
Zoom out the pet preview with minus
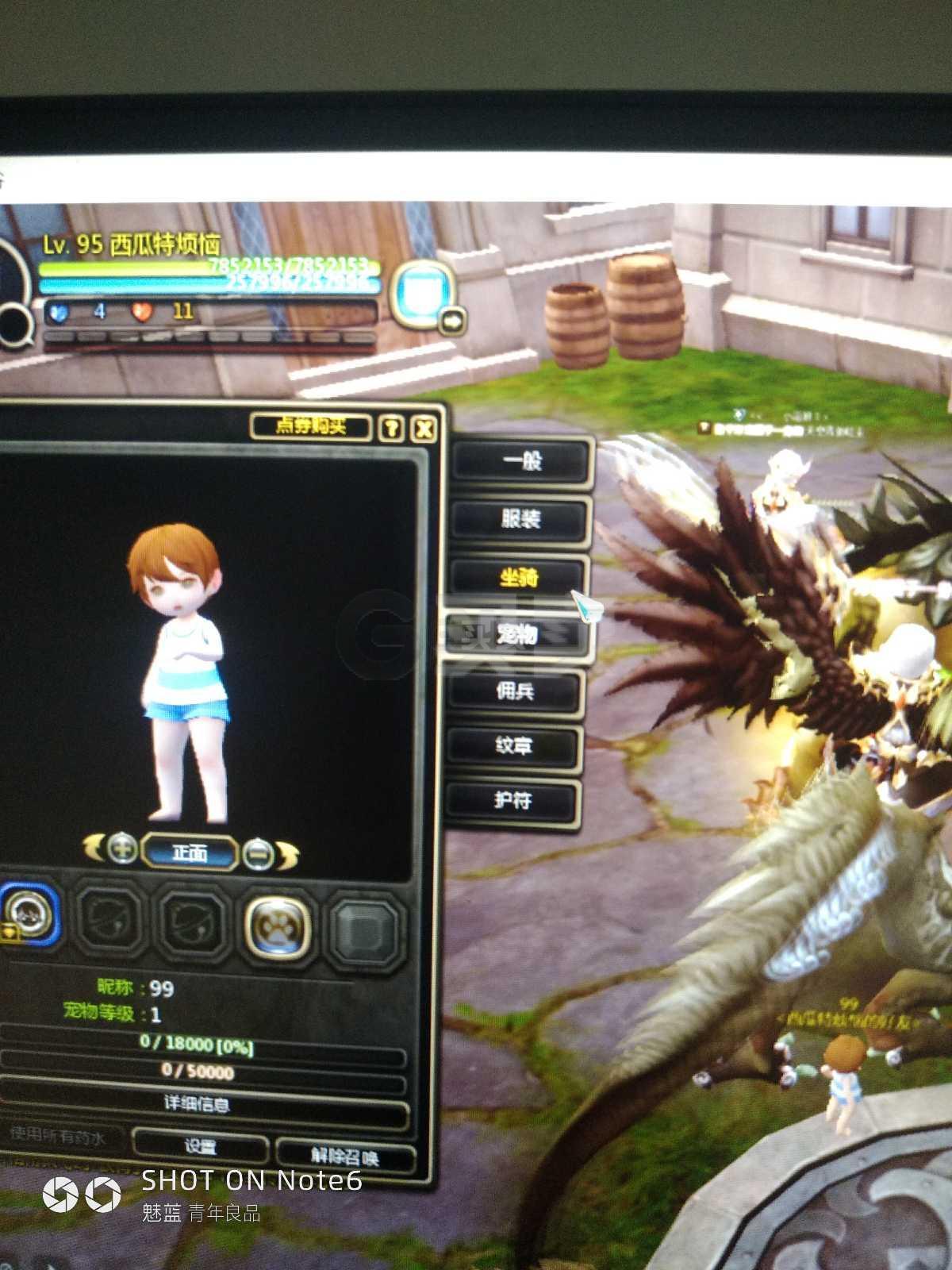(x=258, y=854)
